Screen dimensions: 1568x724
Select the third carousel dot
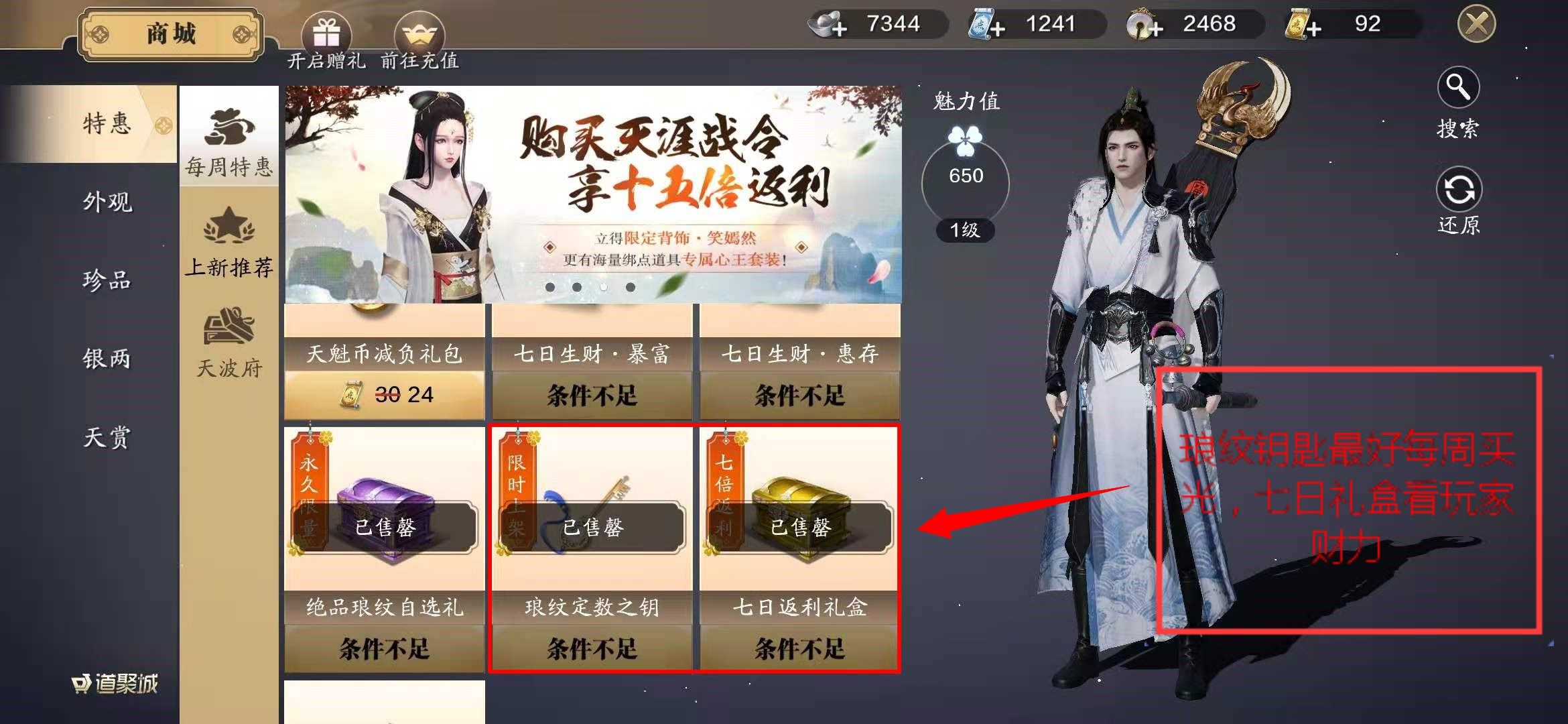click(x=605, y=287)
